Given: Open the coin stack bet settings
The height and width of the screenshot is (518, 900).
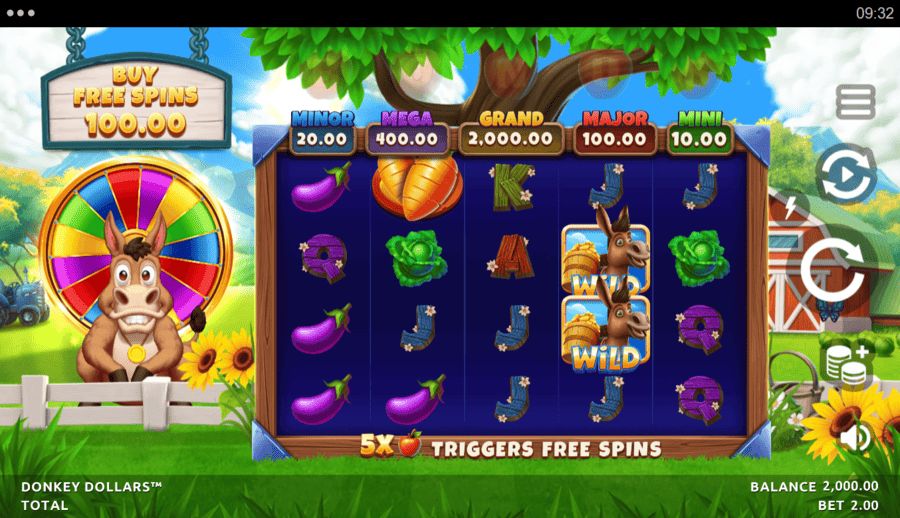Looking at the screenshot, I should pos(845,364).
